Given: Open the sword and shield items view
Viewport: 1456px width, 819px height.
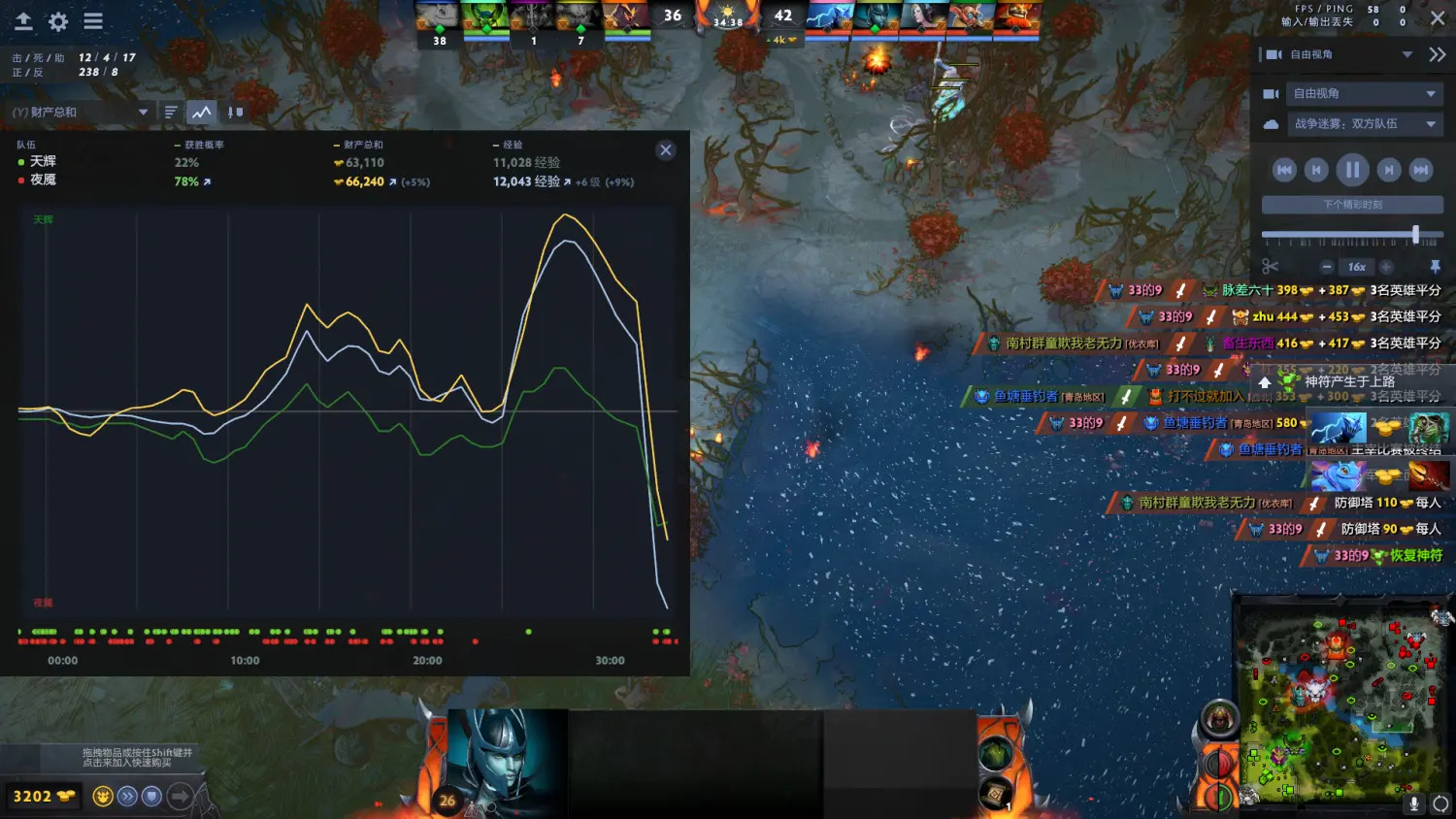Looking at the screenshot, I should point(235,113).
